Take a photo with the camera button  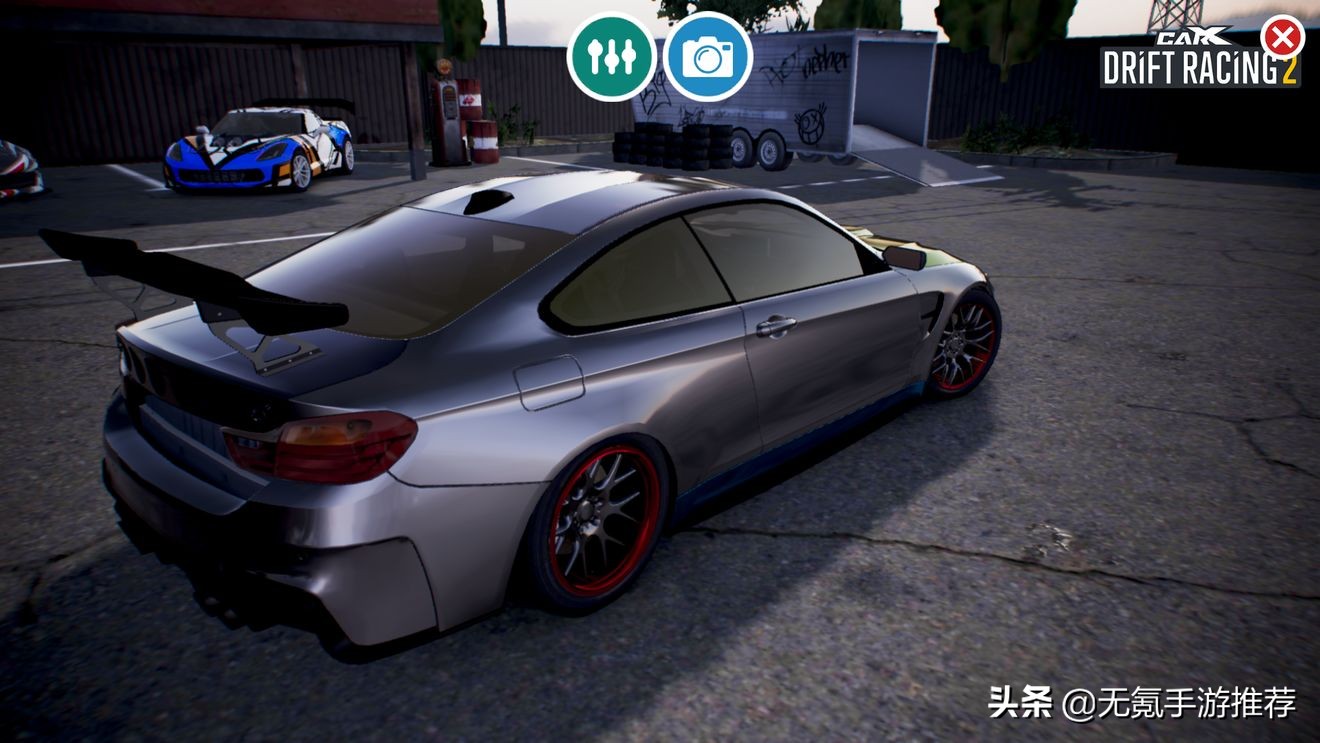[x=708, y=57]
